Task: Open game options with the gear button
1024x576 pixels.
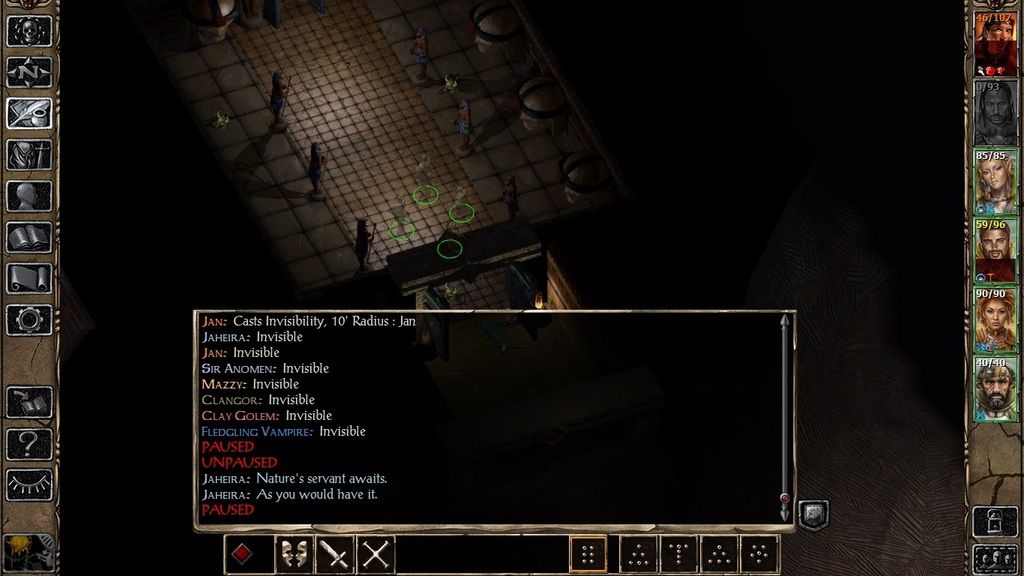Action: [29, 320]
